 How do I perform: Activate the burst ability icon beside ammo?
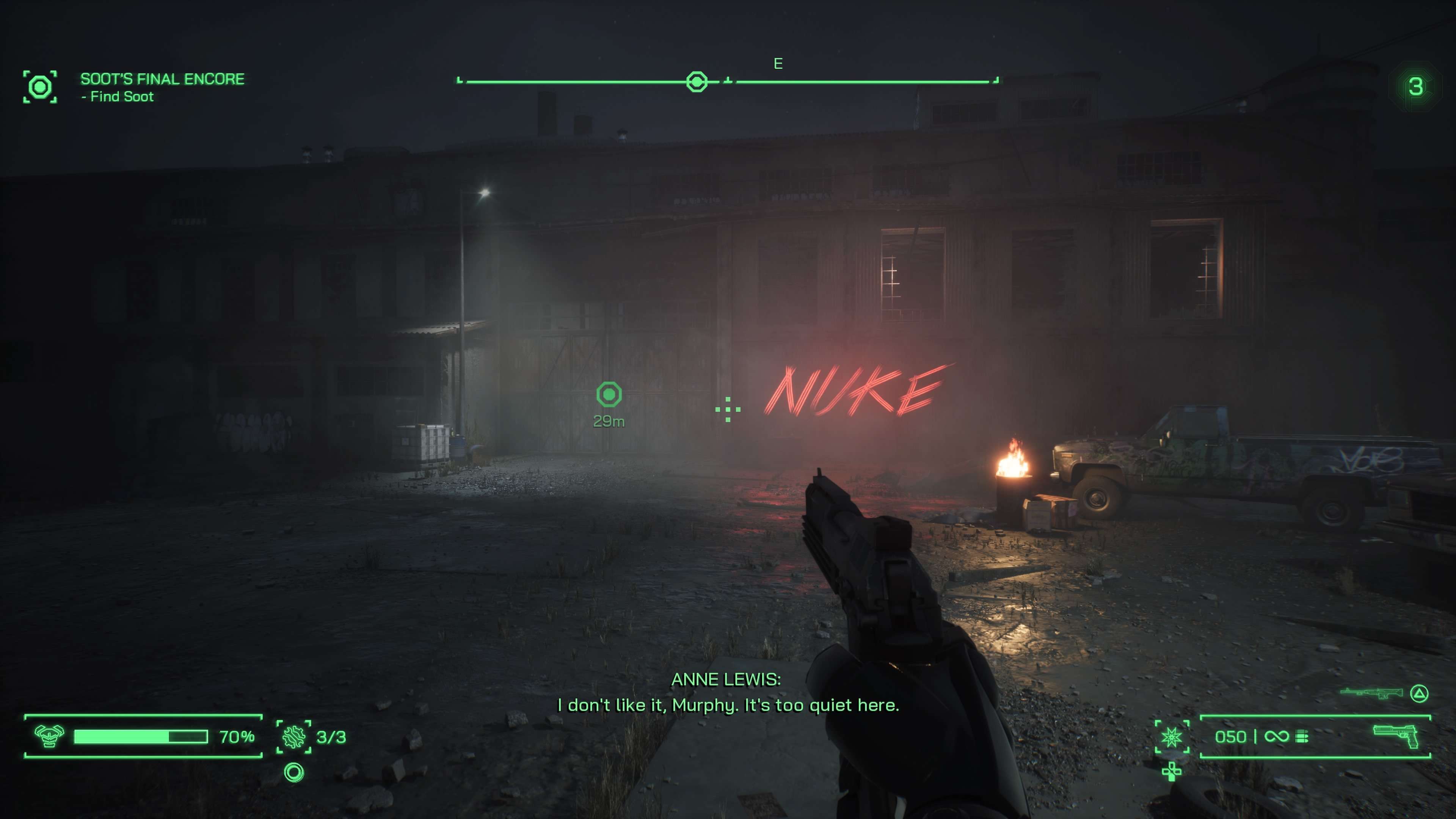click(1172, 736)
